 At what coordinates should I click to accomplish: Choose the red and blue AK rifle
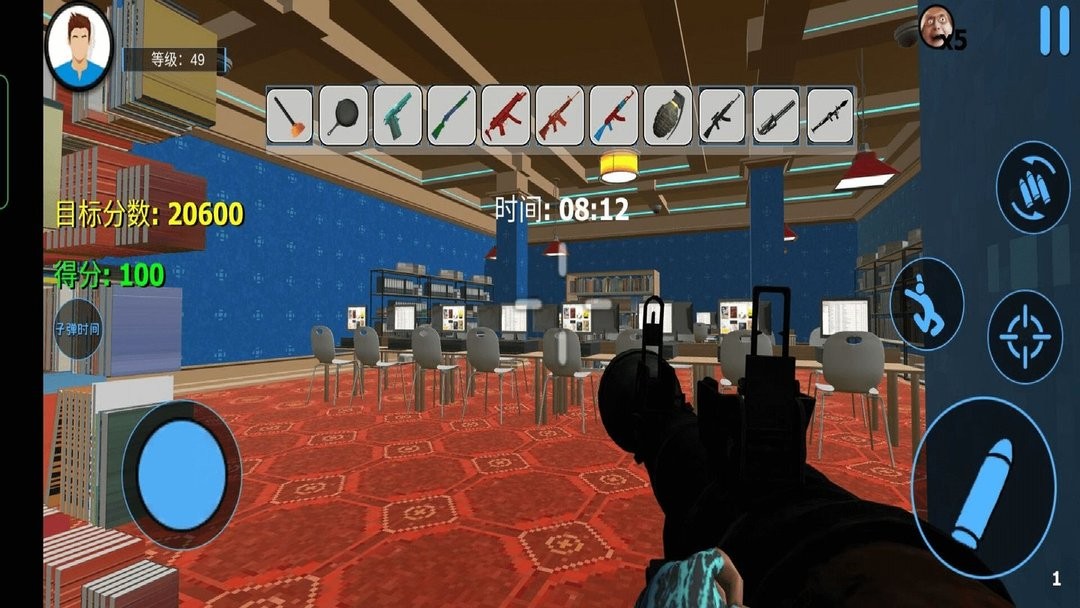pyautogui.click(x=615, y=116)
